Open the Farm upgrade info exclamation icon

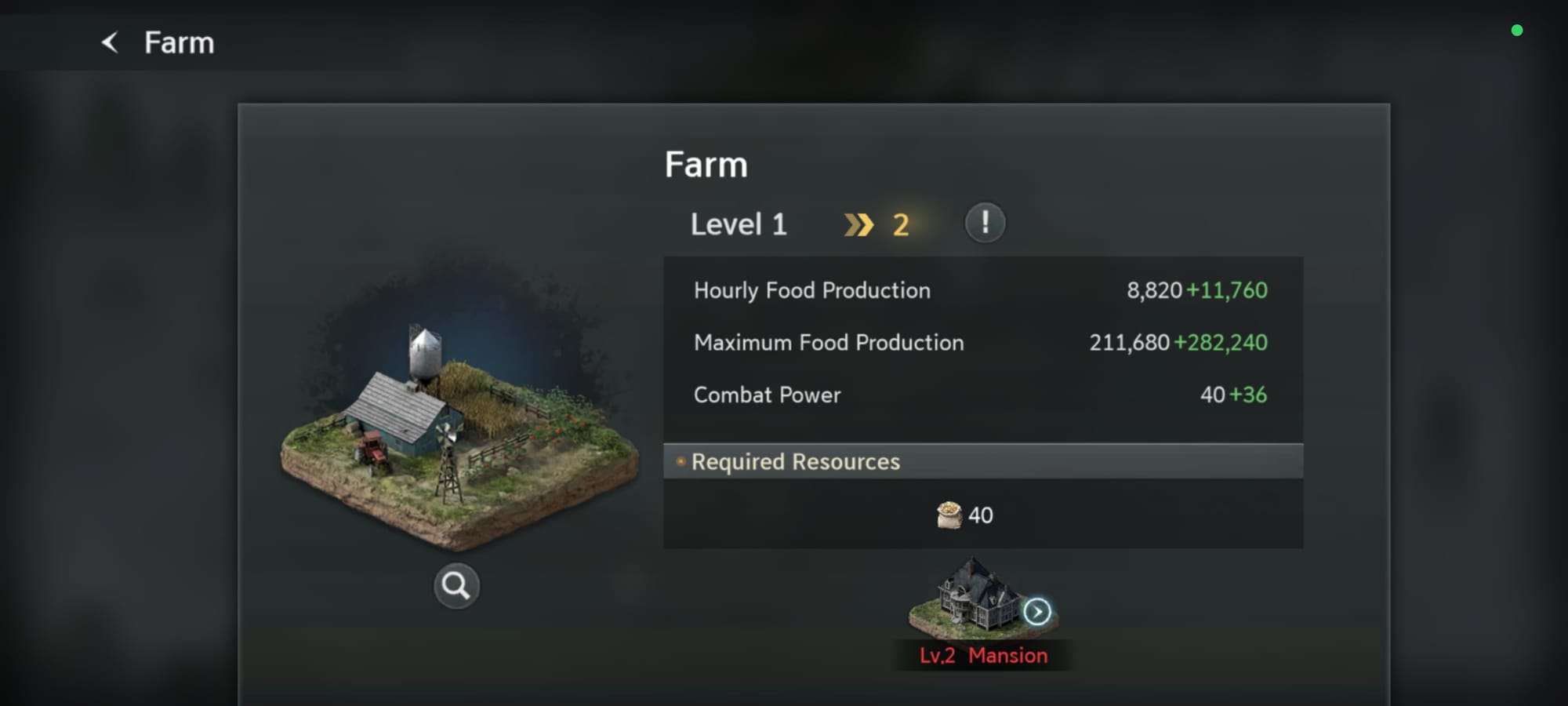pos(985,223)
